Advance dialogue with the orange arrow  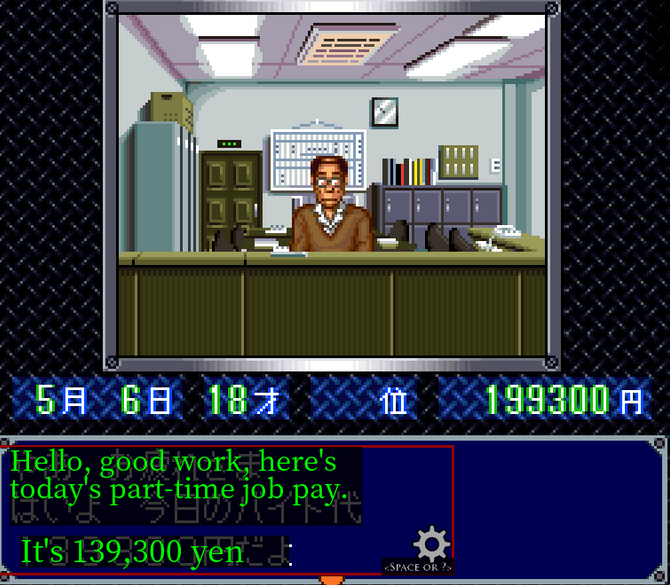click(332, 579)
